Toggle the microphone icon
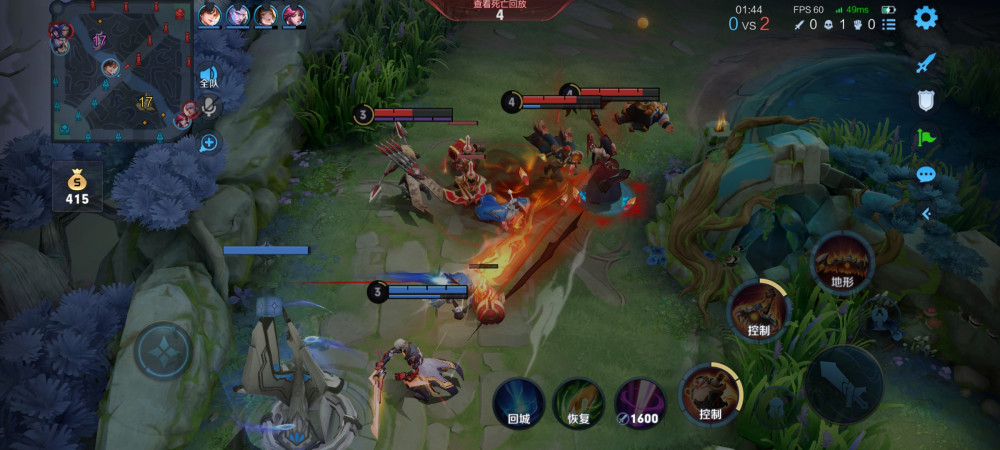1000x450 pixels. pyautogui.click(x=209, y=107)
